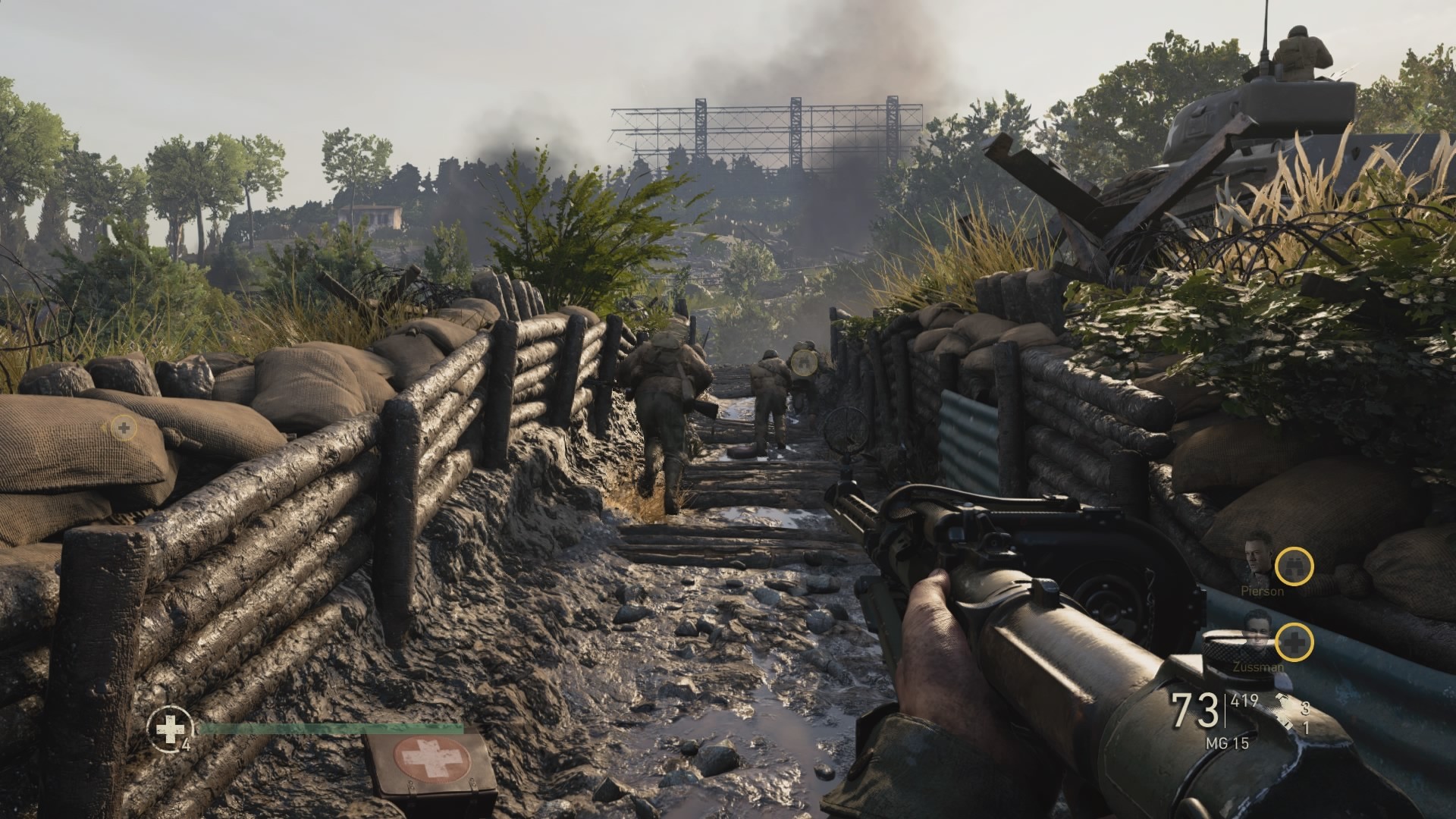
Task: Activate Pierson's binoculars spotting ability
Action: [1294, 566]
